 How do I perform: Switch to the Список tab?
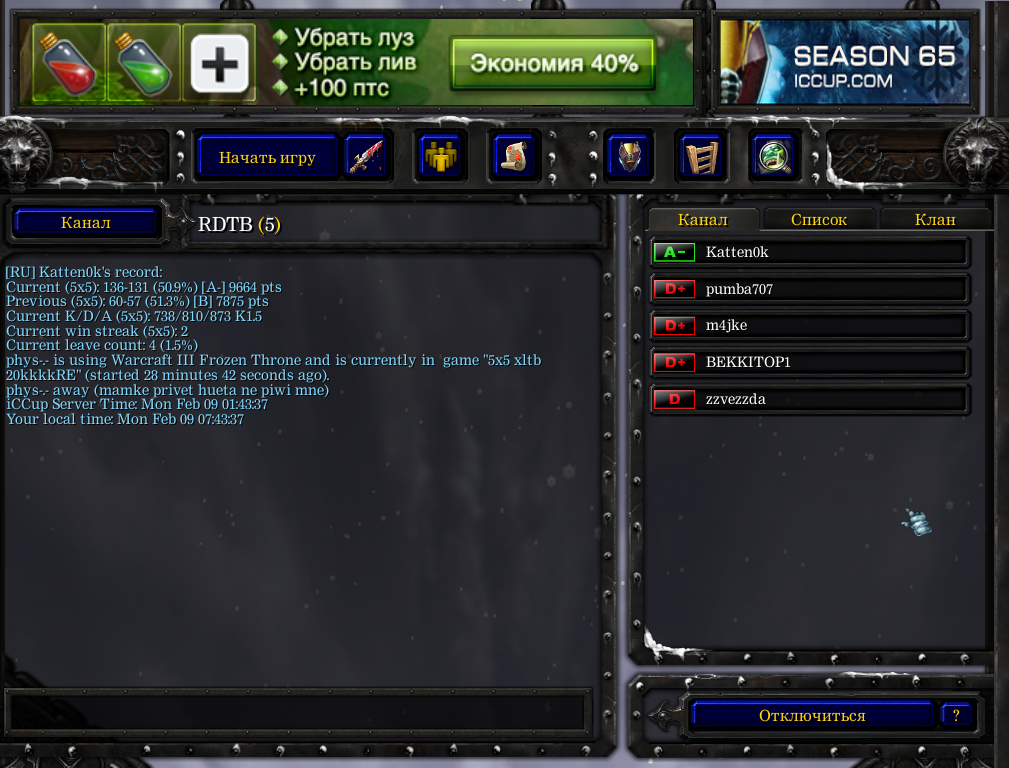(819, 220)
